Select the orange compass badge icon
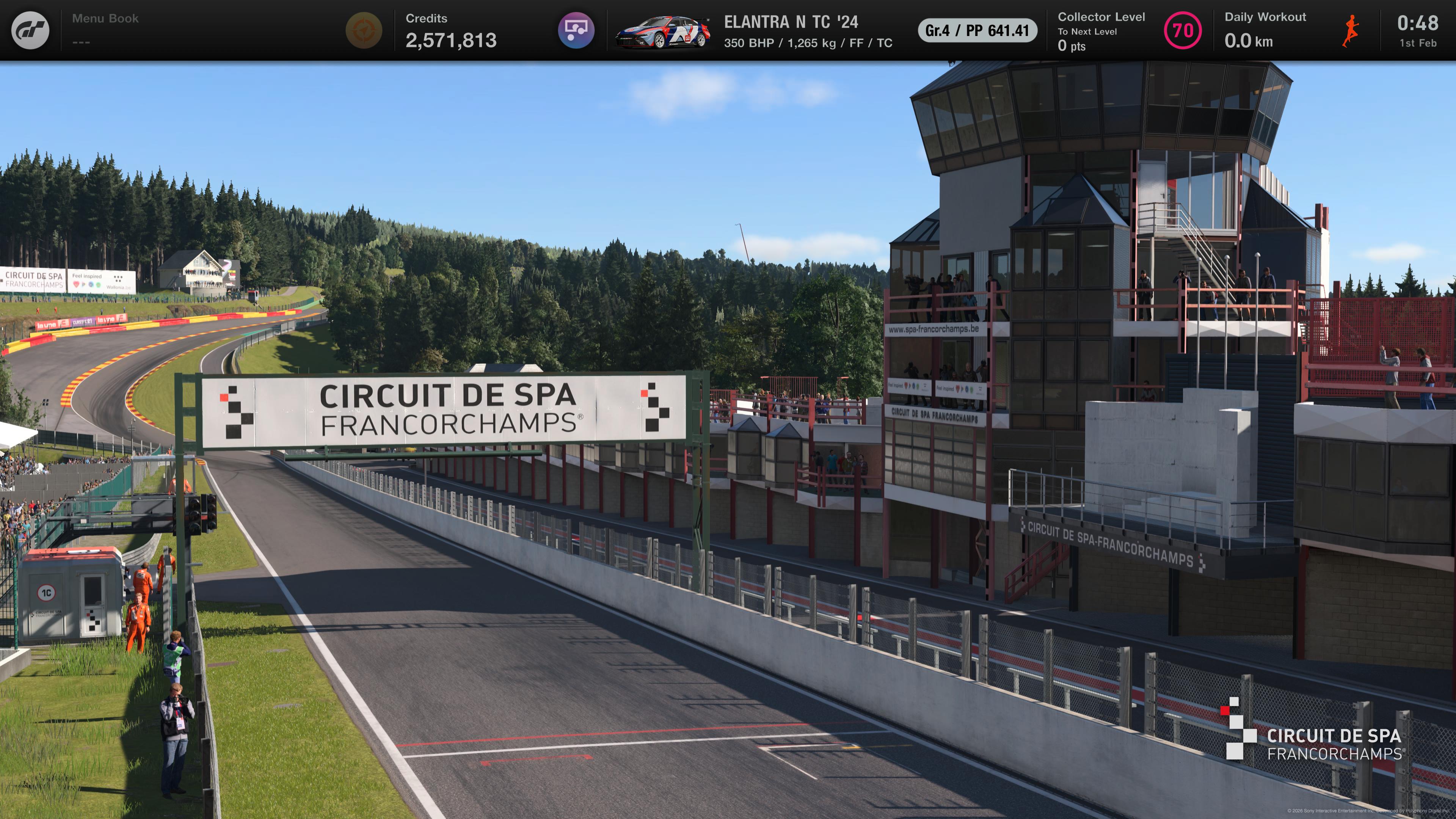Image resolution: width=1456 pixels, height=819 pixels. point(364,30)
